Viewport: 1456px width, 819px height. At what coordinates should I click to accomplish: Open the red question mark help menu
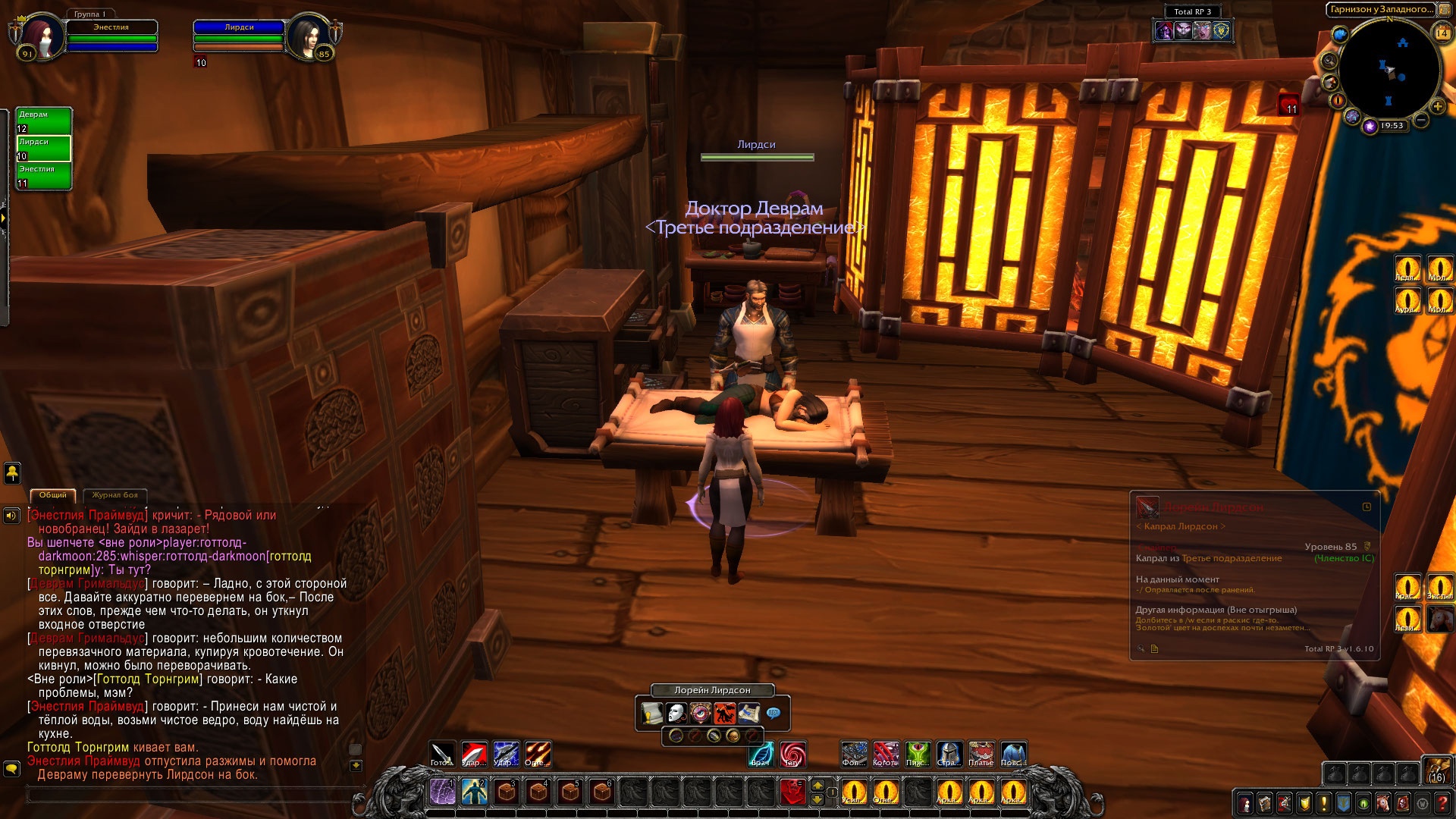tap(1442, 803)
